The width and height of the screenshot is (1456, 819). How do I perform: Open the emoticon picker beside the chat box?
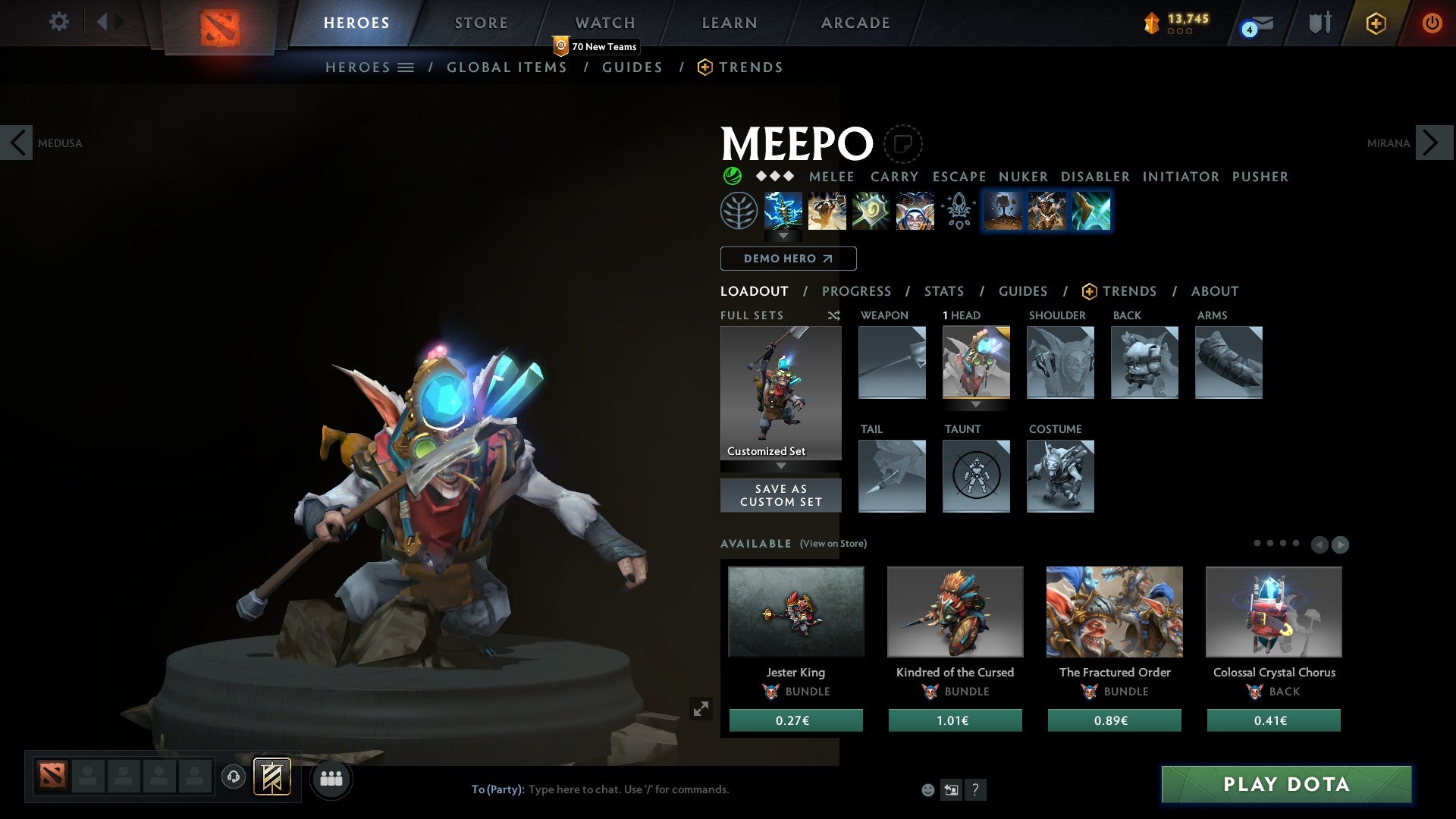point(928,789)
